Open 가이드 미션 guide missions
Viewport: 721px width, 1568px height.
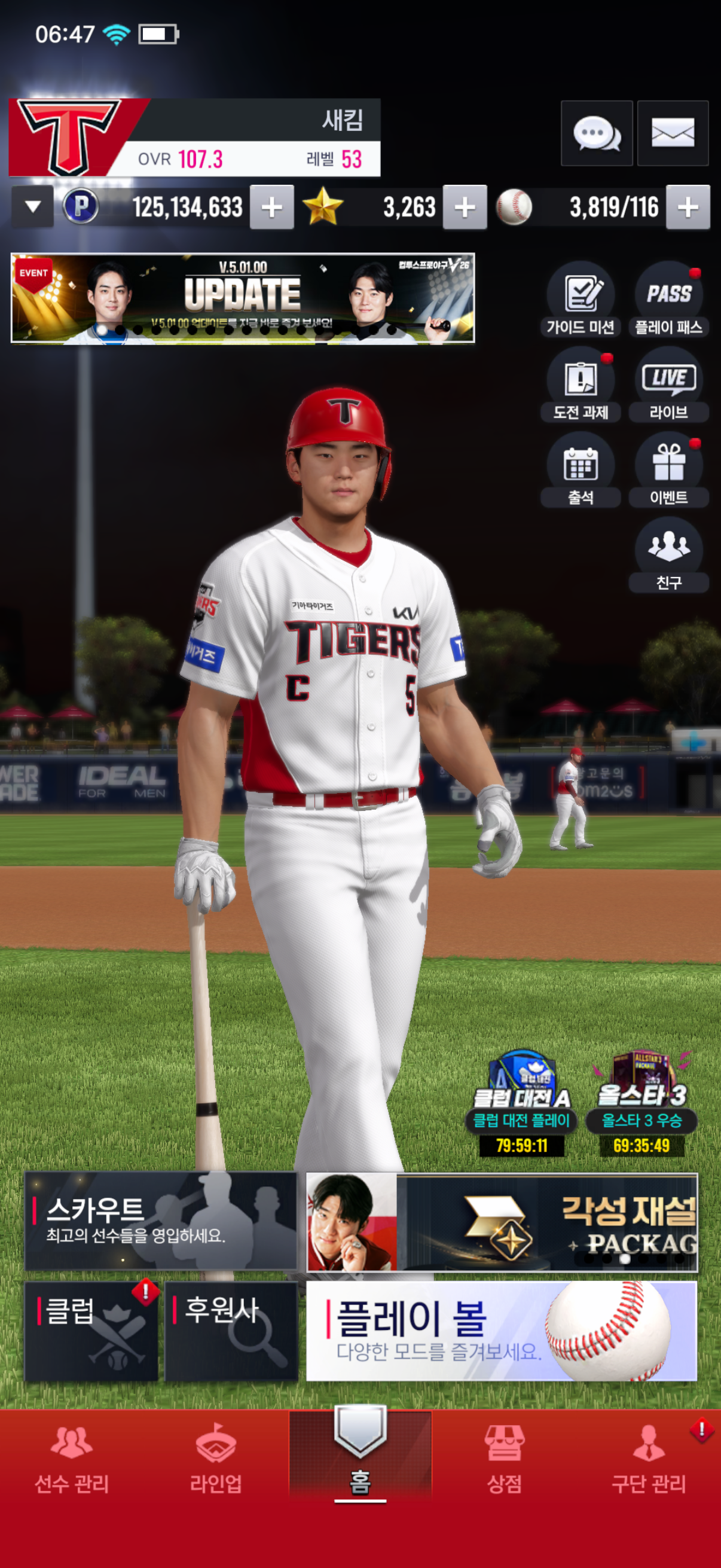pos(581,300)
